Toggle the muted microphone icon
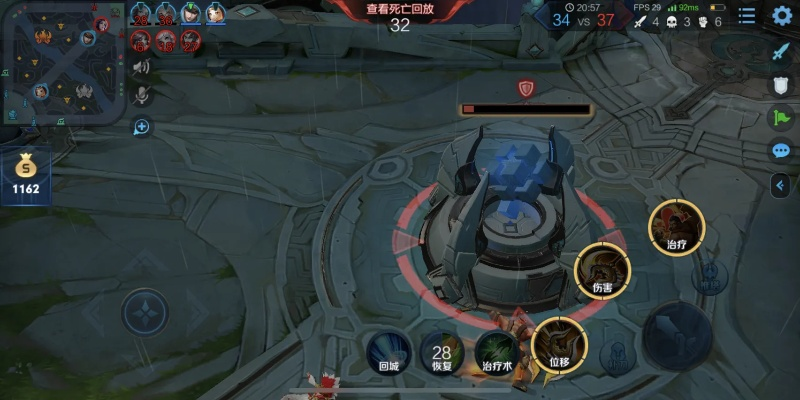The width and height of the screenshot is (800, 400). [x=141, y=94]
